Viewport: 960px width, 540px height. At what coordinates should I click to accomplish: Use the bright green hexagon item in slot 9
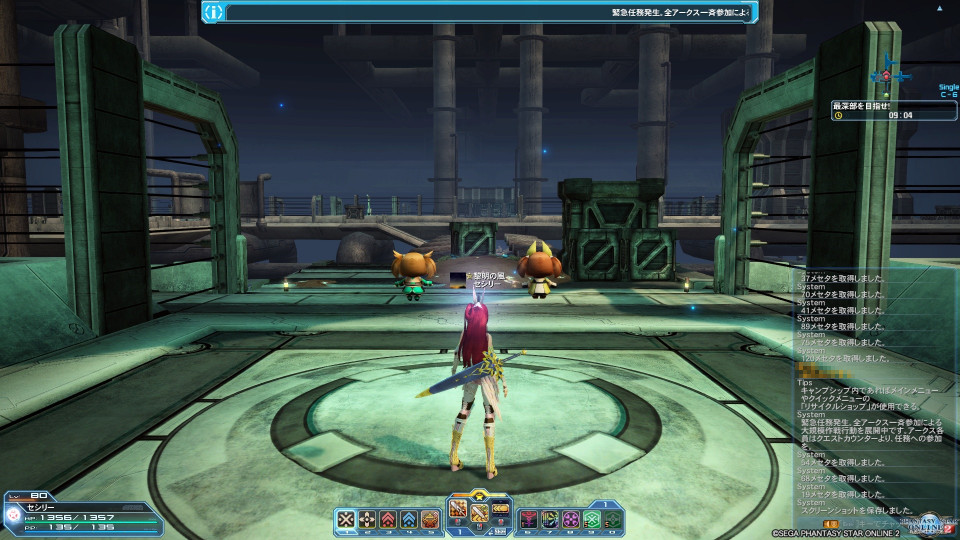pyautogui.click(x=592, y=518)
